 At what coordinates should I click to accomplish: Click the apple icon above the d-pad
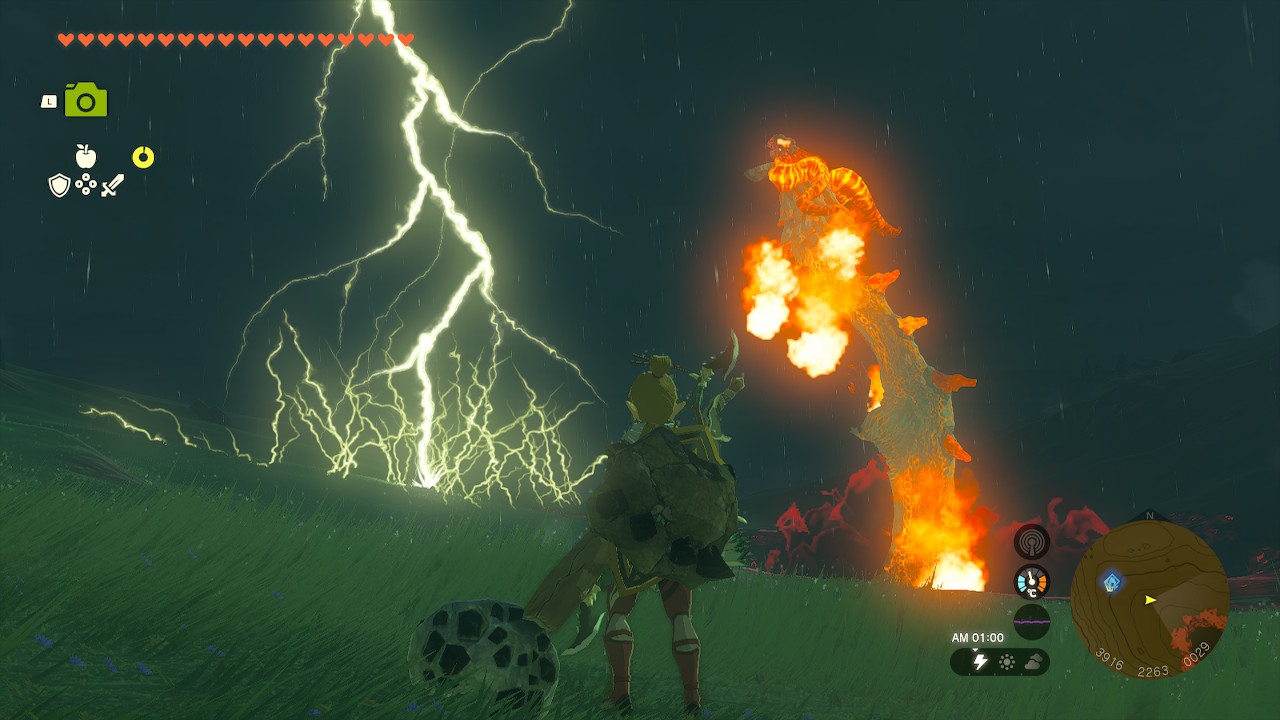[x=86, y=156]
